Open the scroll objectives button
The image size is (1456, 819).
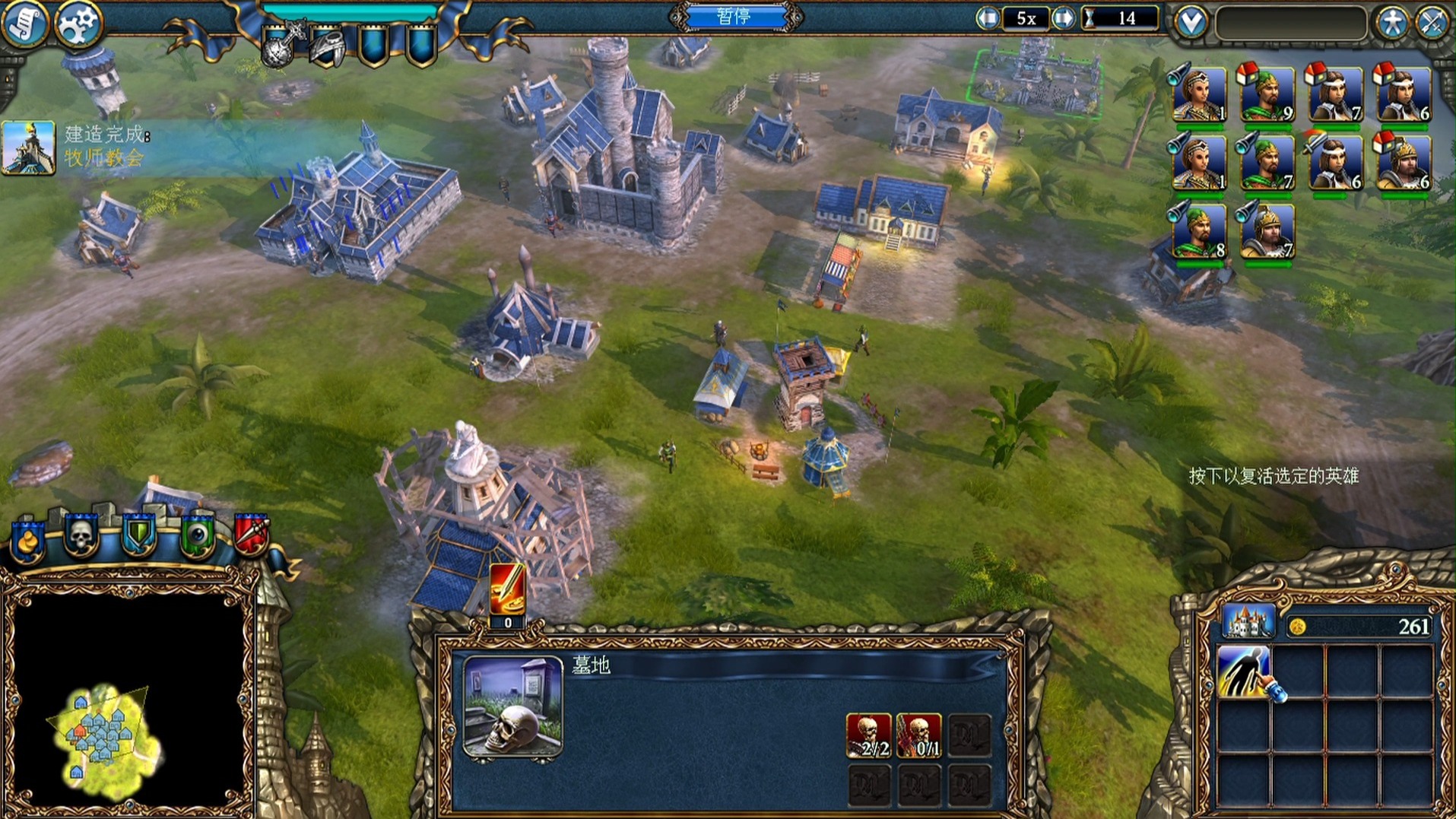coord(24,24)
